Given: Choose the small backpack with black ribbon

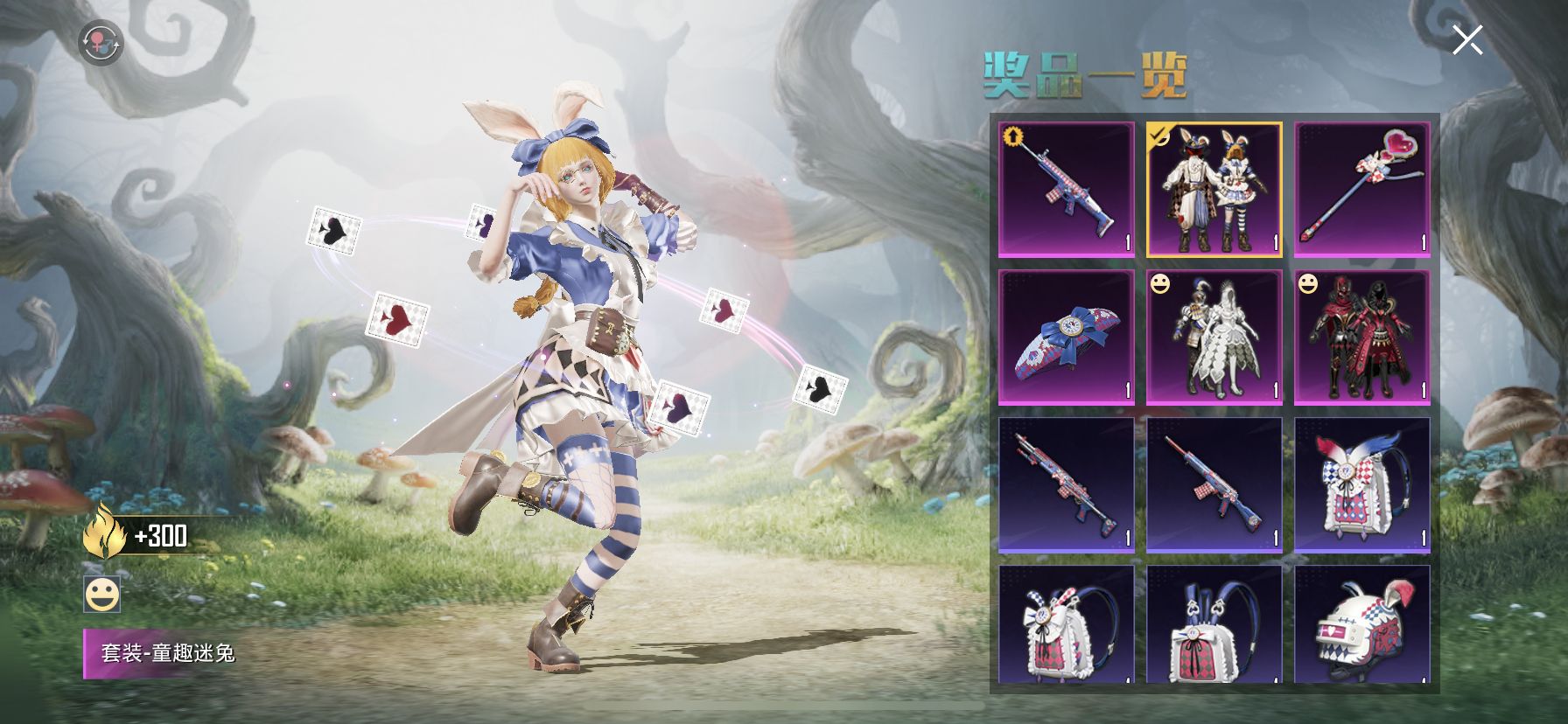Looking at the screenshot, I should pyautogui.click(x=1214, y=624).
